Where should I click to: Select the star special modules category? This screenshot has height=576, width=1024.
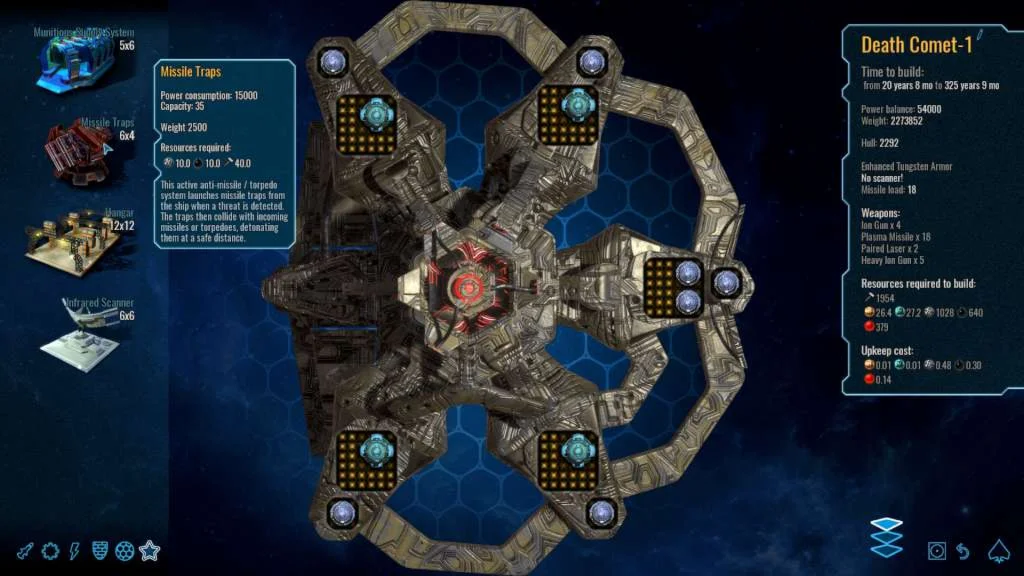[x=150, y=550]
